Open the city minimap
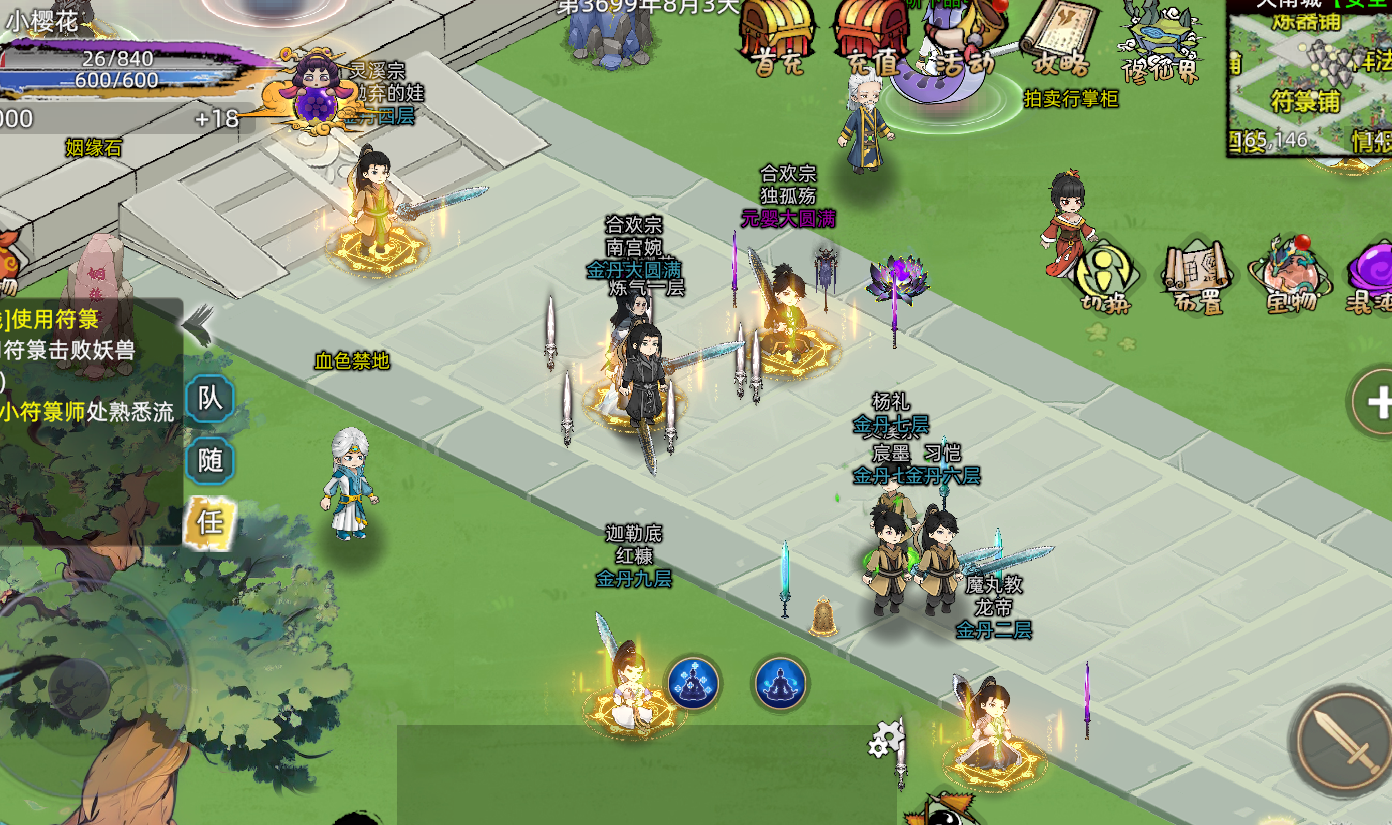This screenshot has width=1392, height=825. point(1308,78)
